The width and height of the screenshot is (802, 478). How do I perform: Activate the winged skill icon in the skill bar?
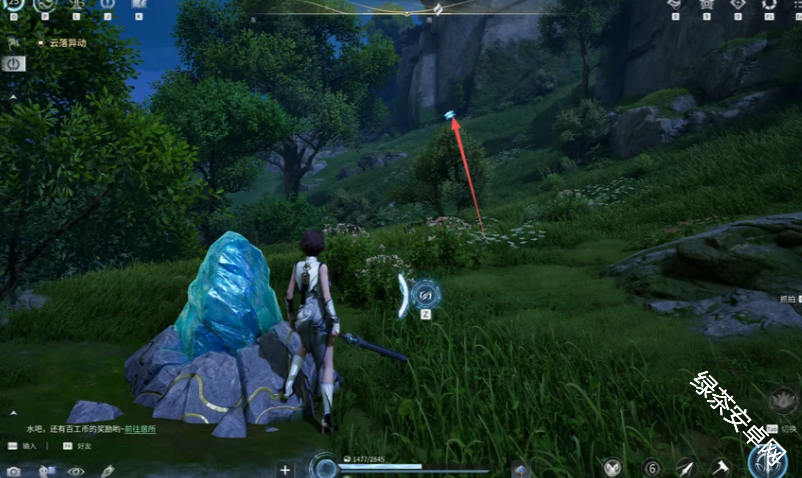pyautogui.click(x=613, y=467)
